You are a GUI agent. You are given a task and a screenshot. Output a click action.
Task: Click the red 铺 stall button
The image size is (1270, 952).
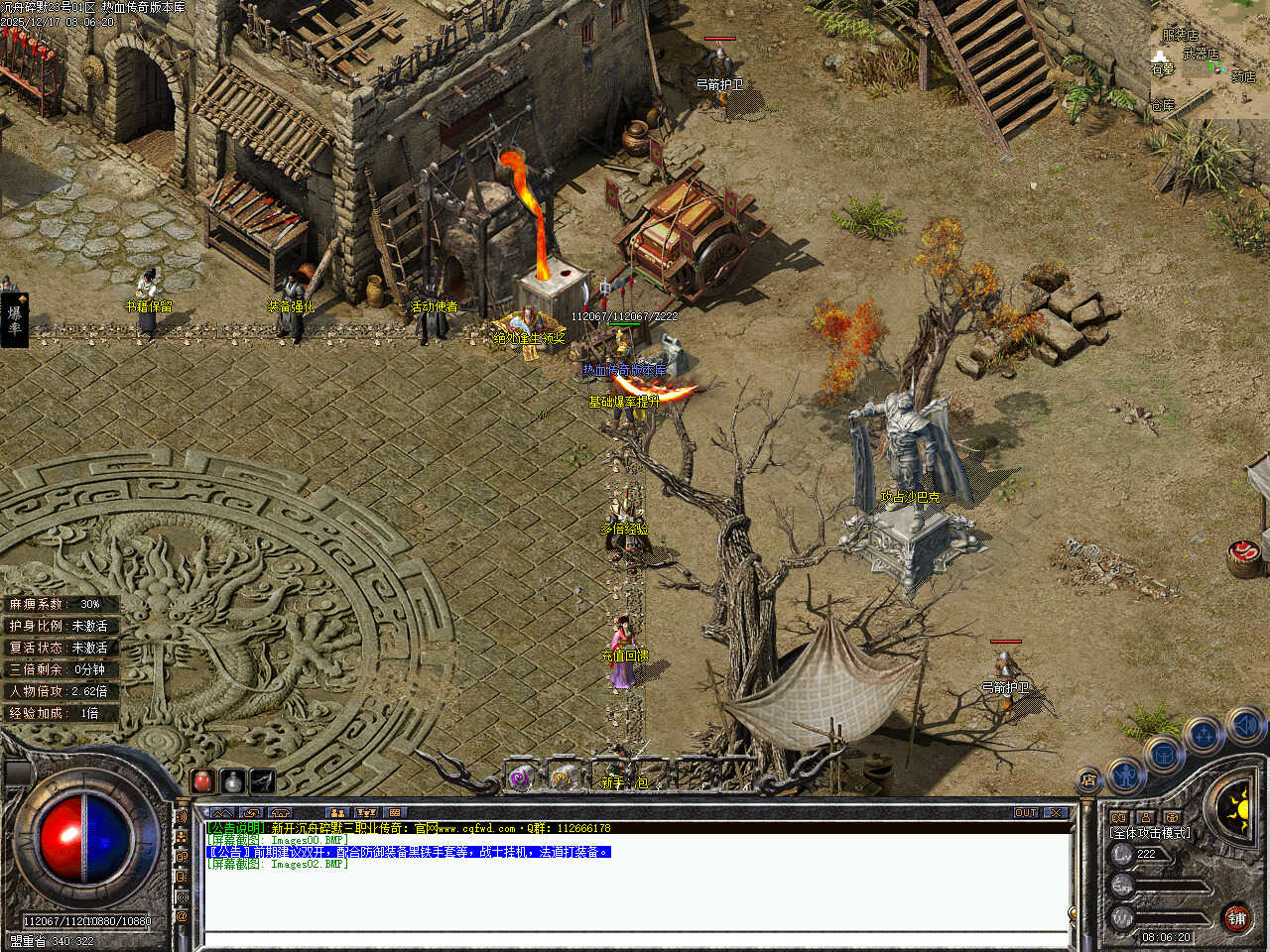(1236, 918)
